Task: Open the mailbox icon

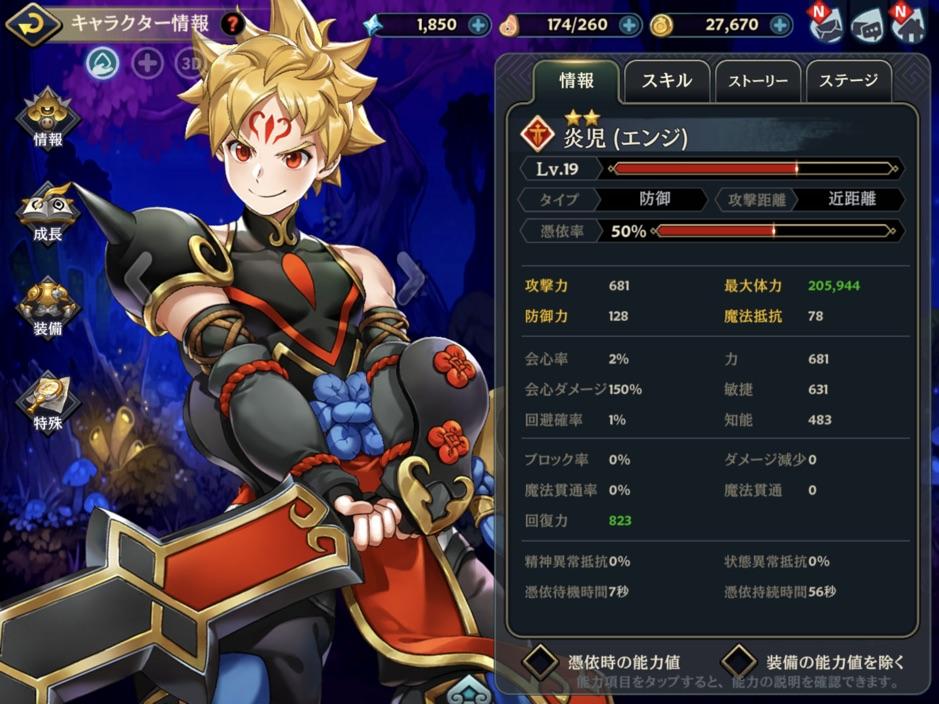Action: point(828,24)
